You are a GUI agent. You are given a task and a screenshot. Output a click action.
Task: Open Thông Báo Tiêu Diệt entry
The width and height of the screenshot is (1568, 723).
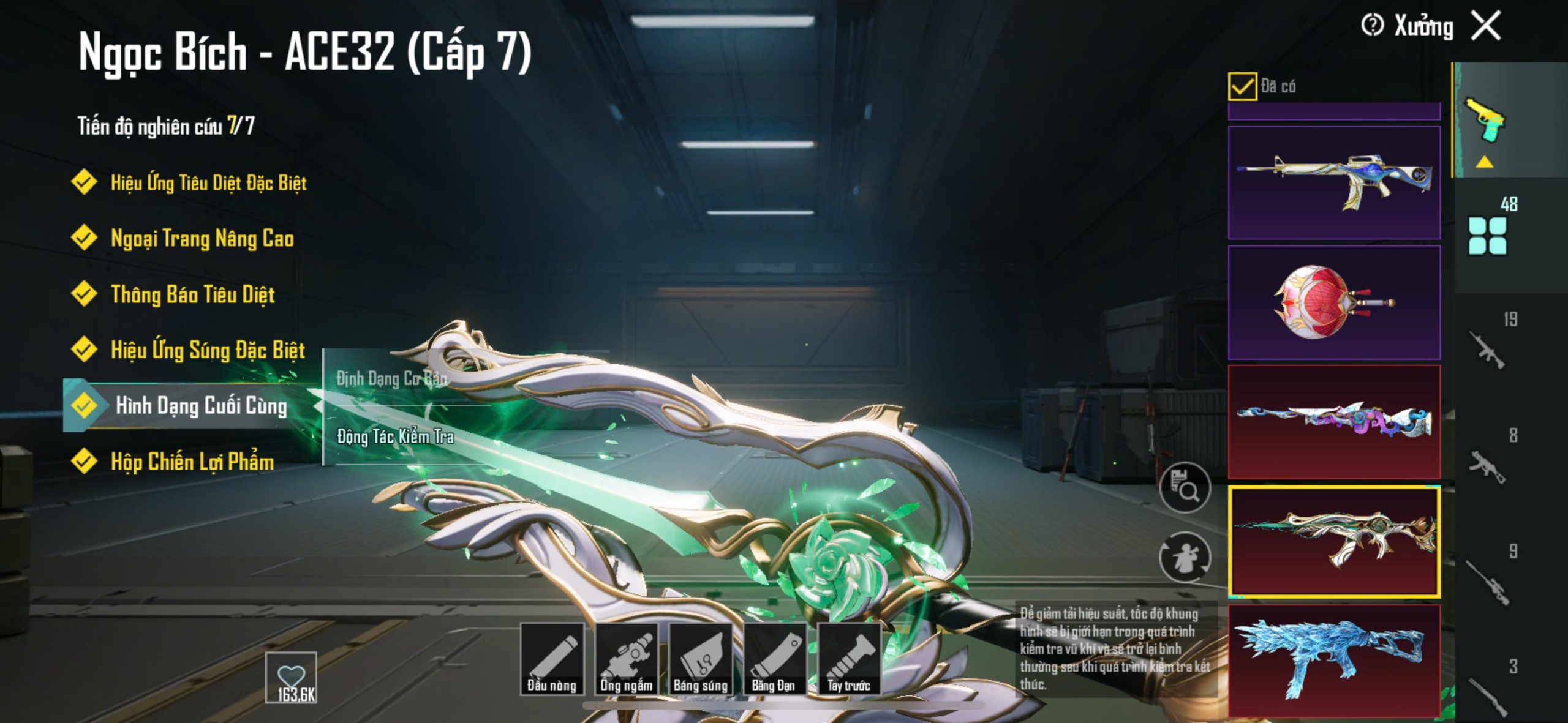192,294
